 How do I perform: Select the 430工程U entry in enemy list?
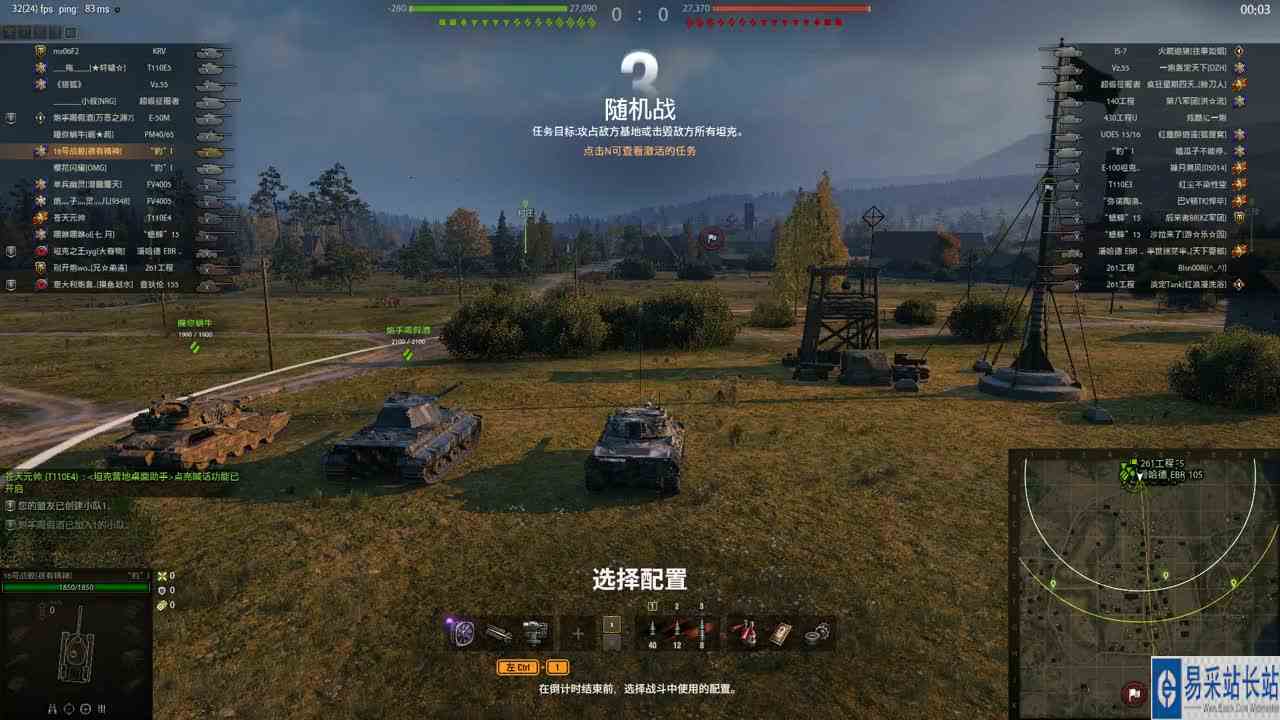[x=1120, y=119]
